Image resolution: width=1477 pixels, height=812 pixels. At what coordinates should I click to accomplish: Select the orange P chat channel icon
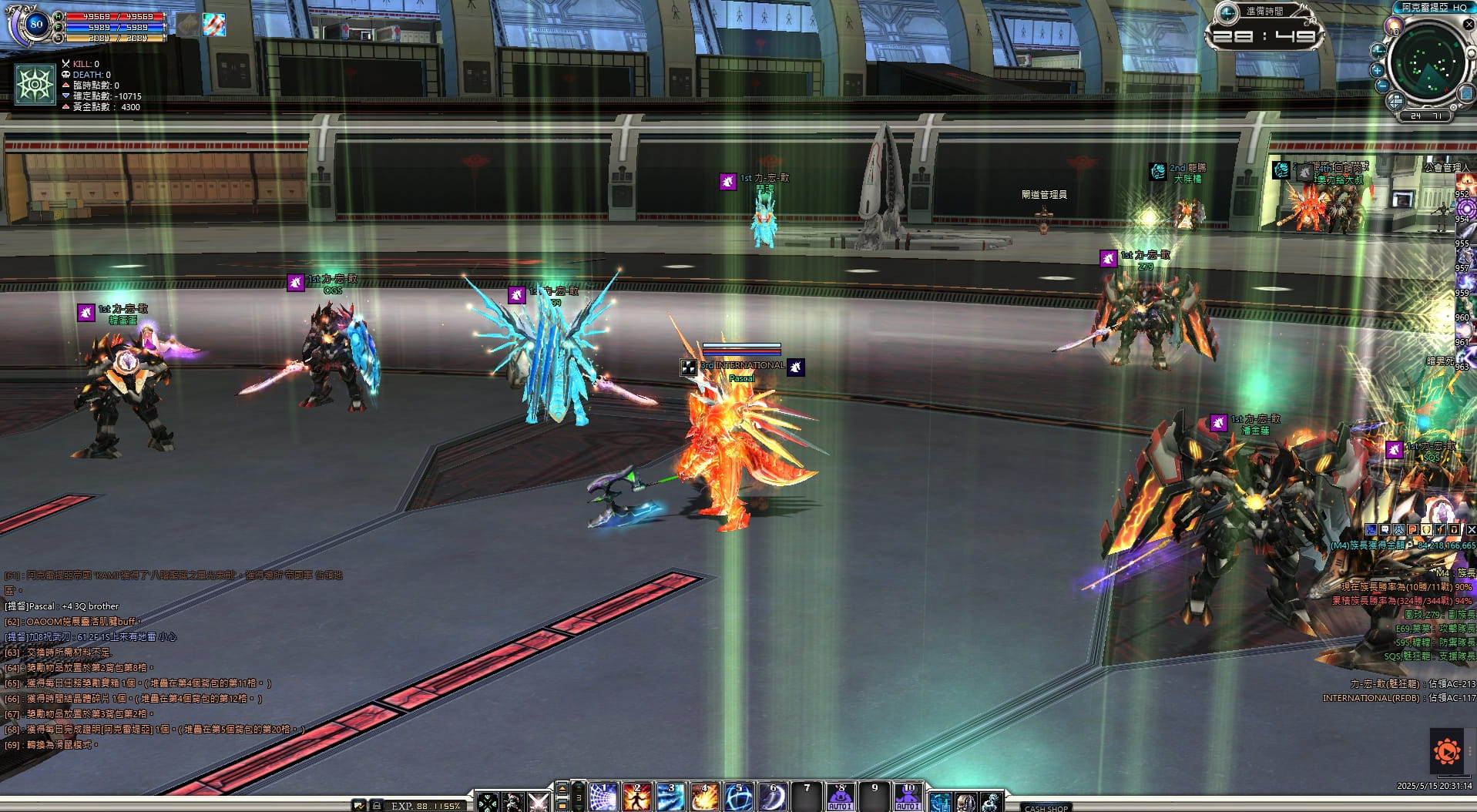click(x=1413, y=530)
